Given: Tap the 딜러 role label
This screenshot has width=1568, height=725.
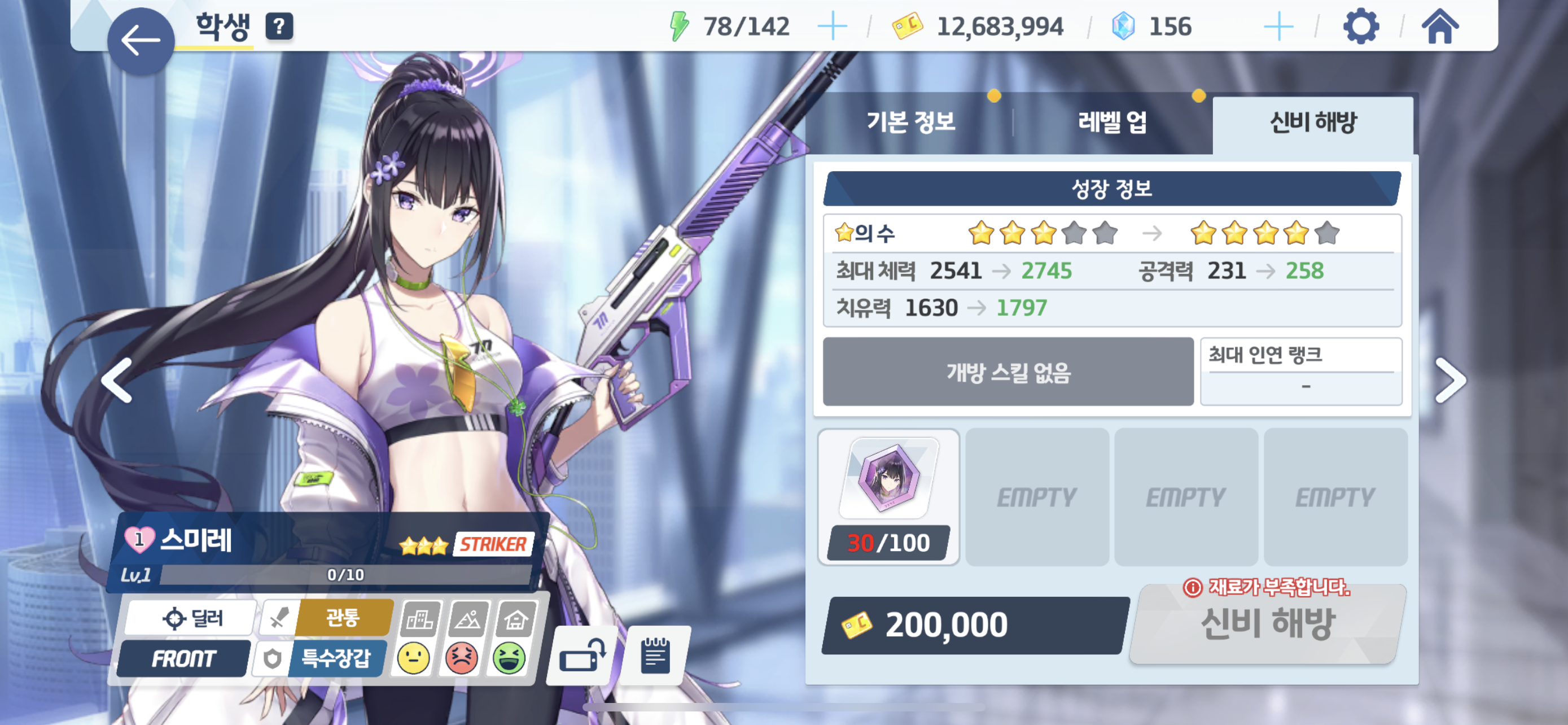Looking at the screenshot, I should 192,618.
